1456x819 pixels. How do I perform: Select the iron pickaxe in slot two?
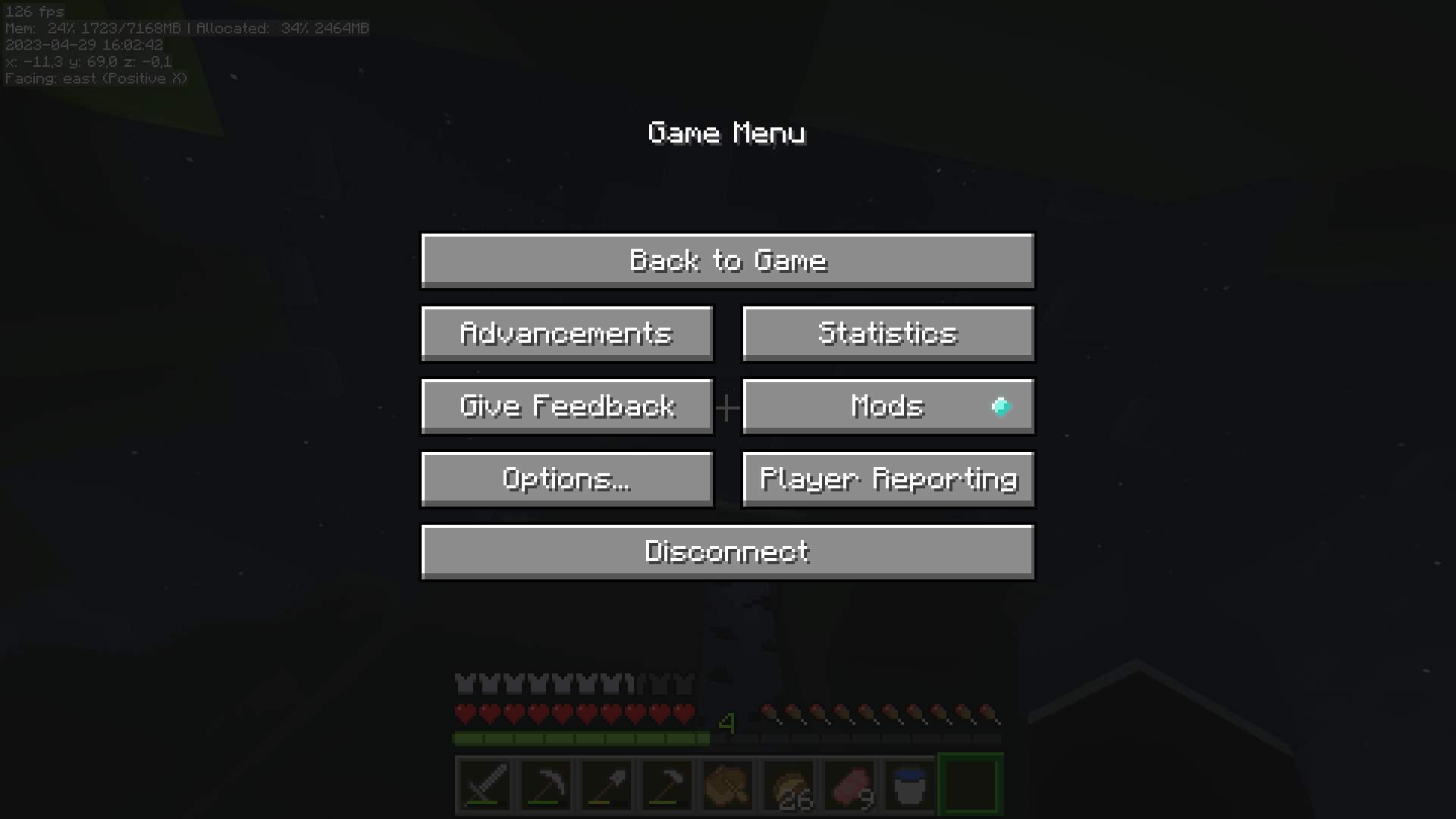point(545,784)
